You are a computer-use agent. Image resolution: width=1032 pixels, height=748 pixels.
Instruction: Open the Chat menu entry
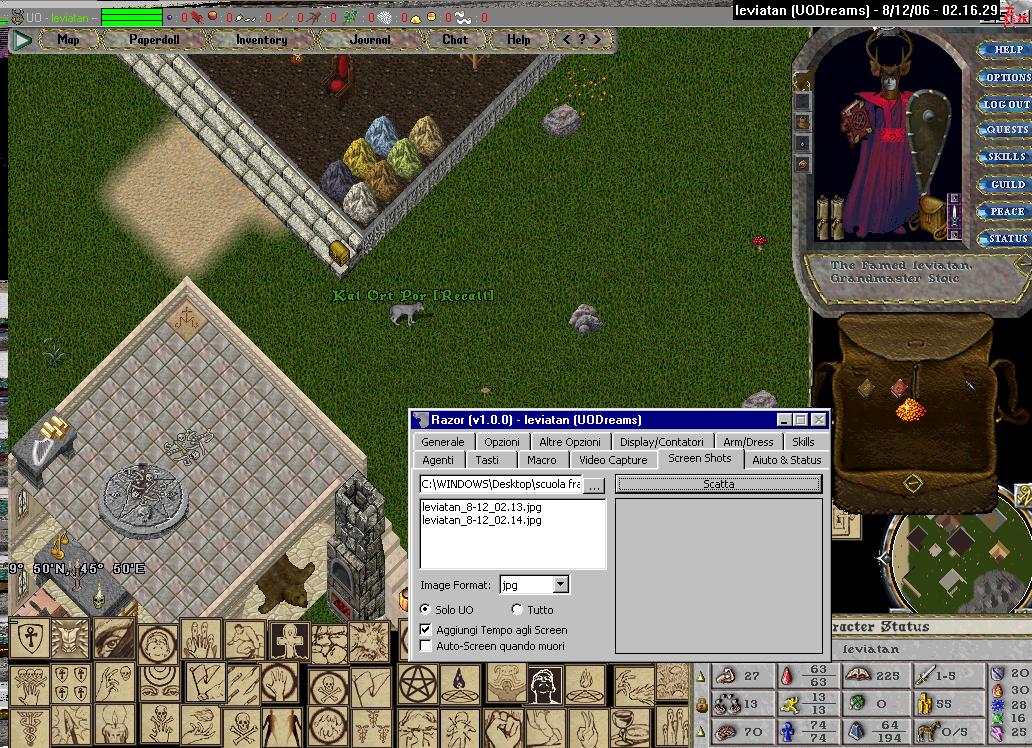coord(454,40)
